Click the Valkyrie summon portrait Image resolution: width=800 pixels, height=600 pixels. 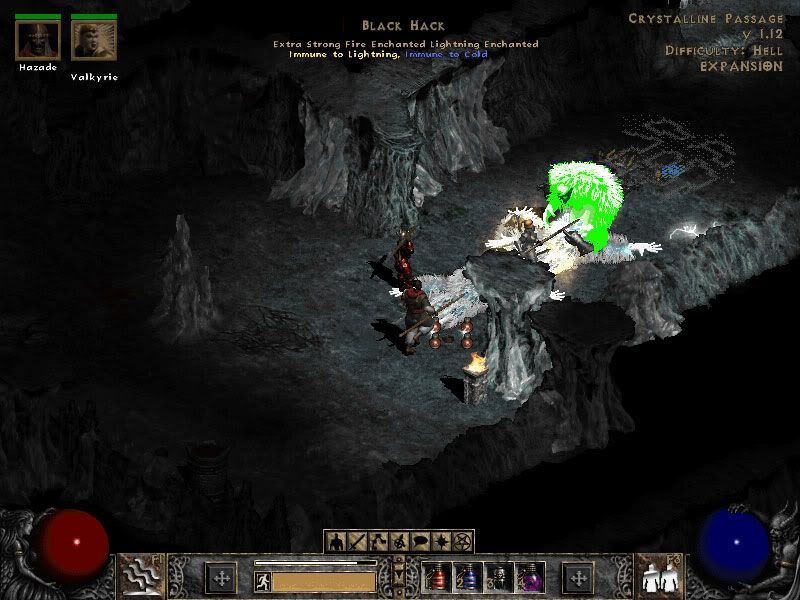[94, 40]
